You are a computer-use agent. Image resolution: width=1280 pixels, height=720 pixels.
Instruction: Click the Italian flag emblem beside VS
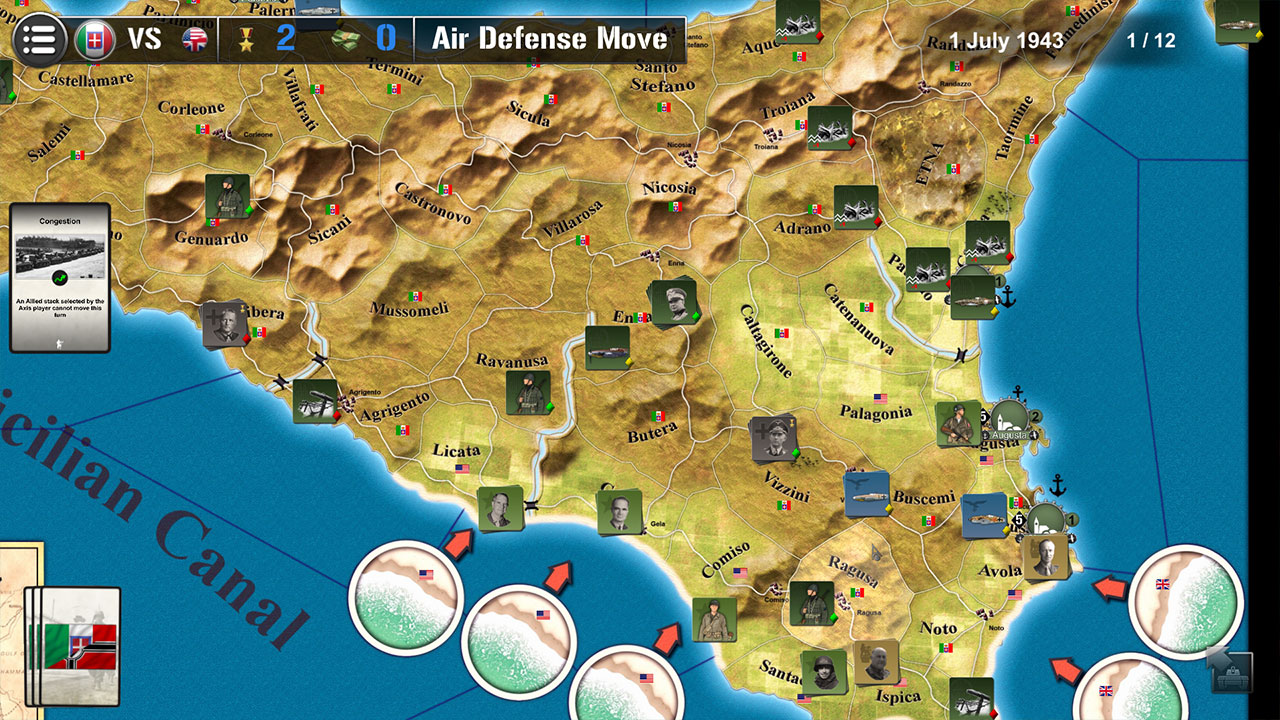click(x=97, y=38)
